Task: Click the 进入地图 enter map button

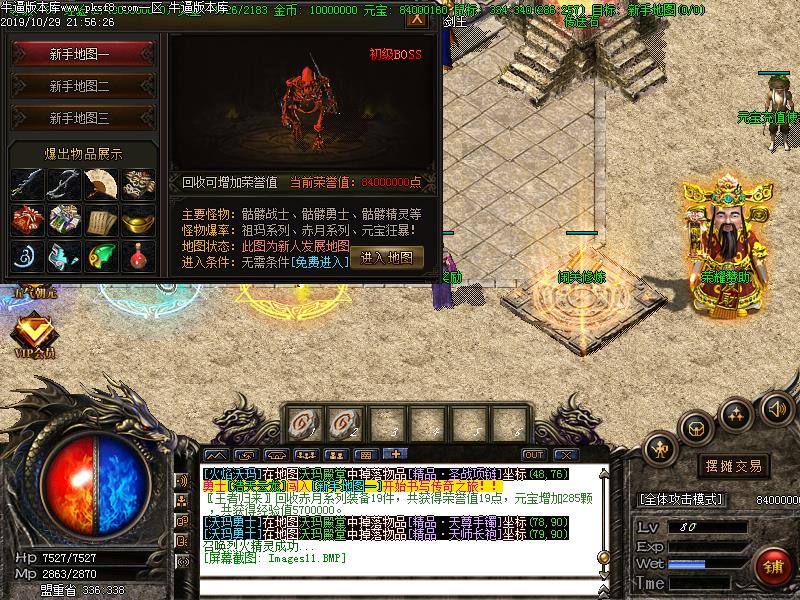Action: click(x=387, y=257)
